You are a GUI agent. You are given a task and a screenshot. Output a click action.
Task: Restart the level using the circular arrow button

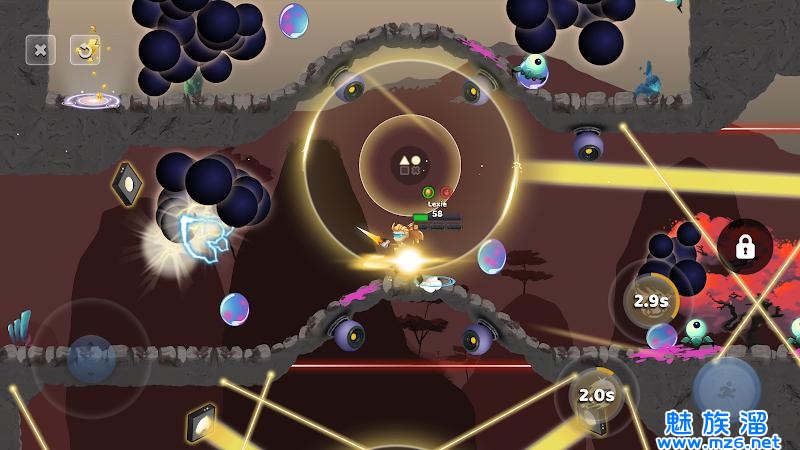pyautogui.click(x=85, y=48)
